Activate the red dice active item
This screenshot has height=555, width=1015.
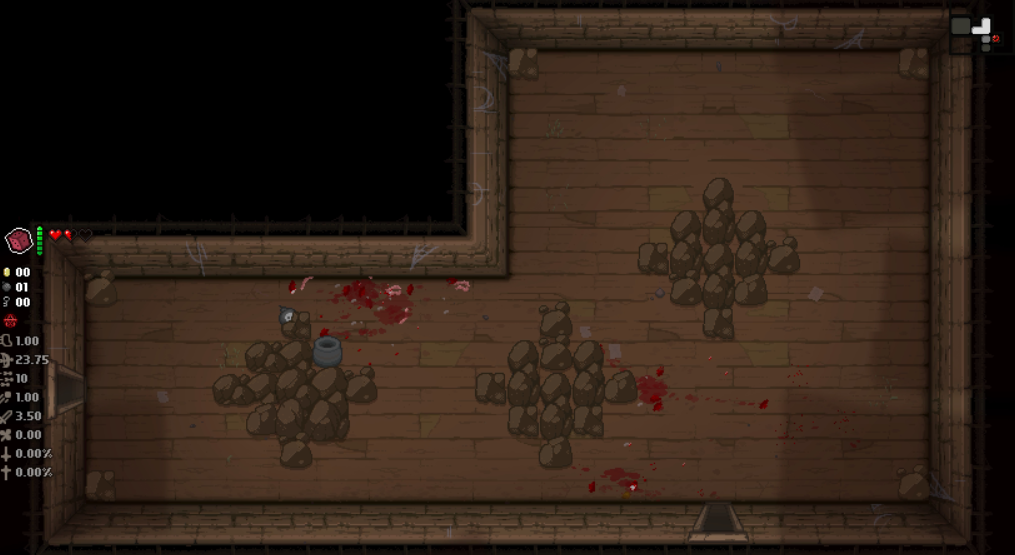click(x=19, y=240)
